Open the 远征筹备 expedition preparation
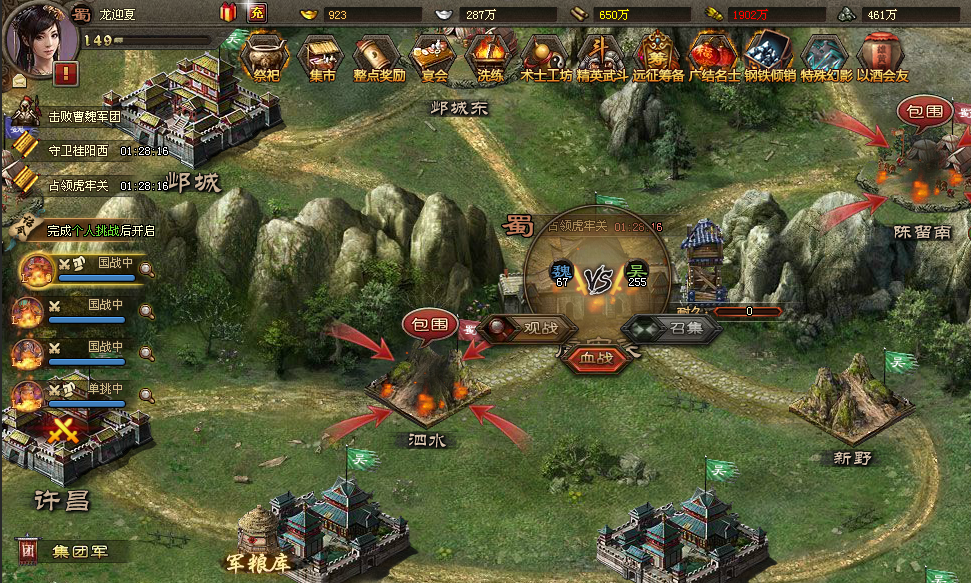Screen dimensions: 971x583 (658, 55)
